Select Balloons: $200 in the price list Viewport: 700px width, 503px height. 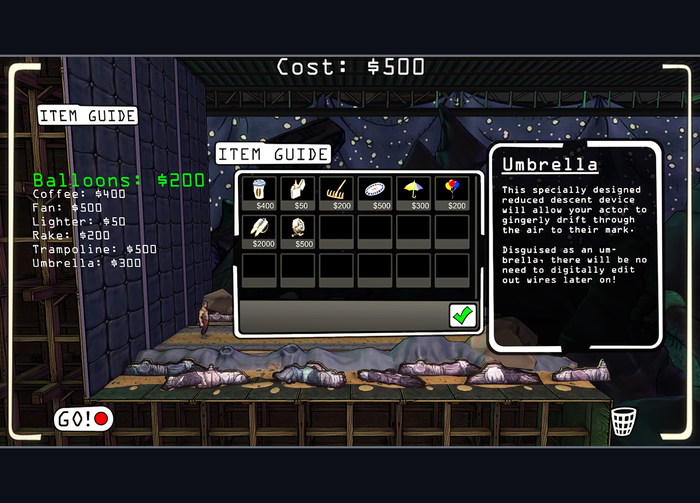coord(118,180)
